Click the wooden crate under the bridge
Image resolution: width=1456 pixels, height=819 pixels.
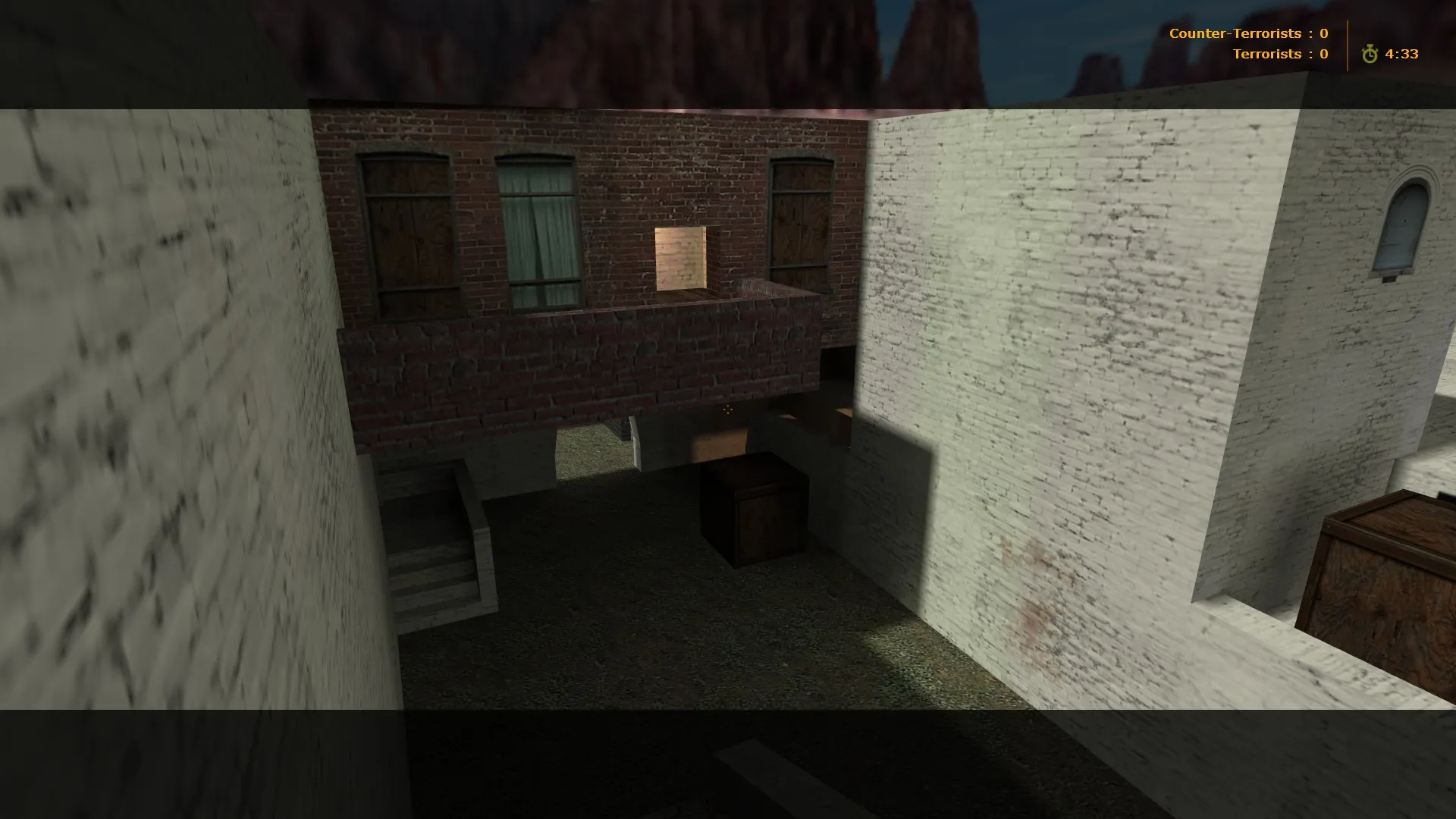[x=755, y=508]
